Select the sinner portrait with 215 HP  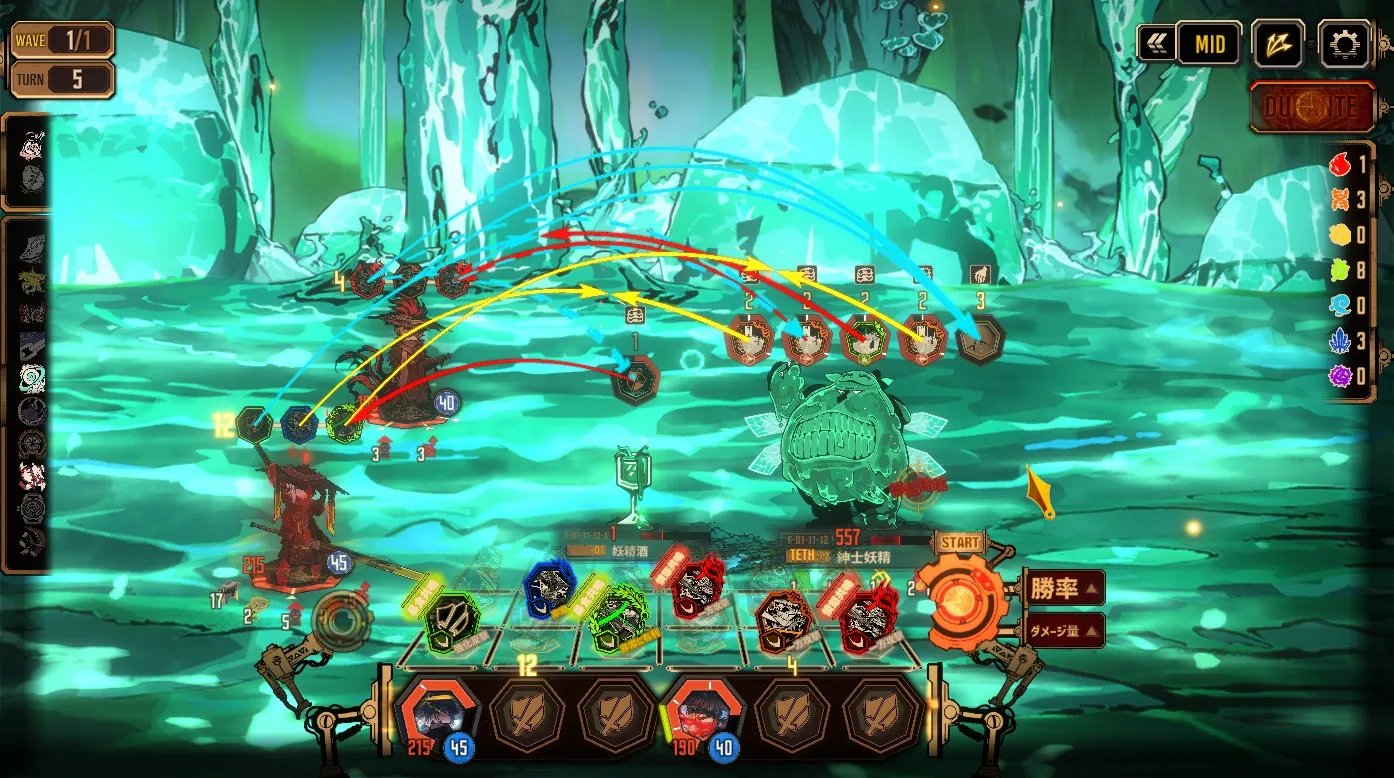(x=435, y=713)
